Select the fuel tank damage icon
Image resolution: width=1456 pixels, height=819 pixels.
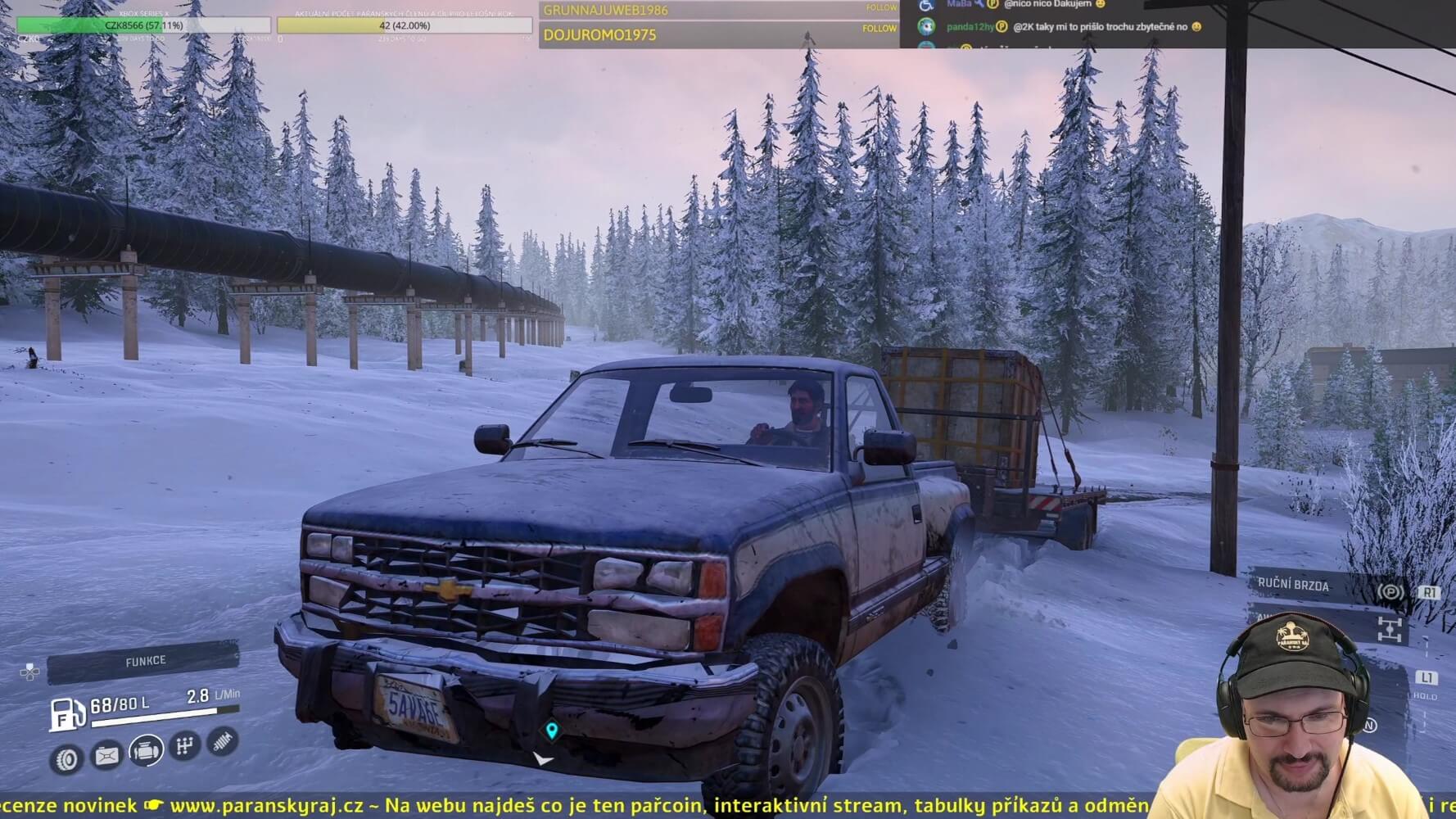tap(106, 755)
